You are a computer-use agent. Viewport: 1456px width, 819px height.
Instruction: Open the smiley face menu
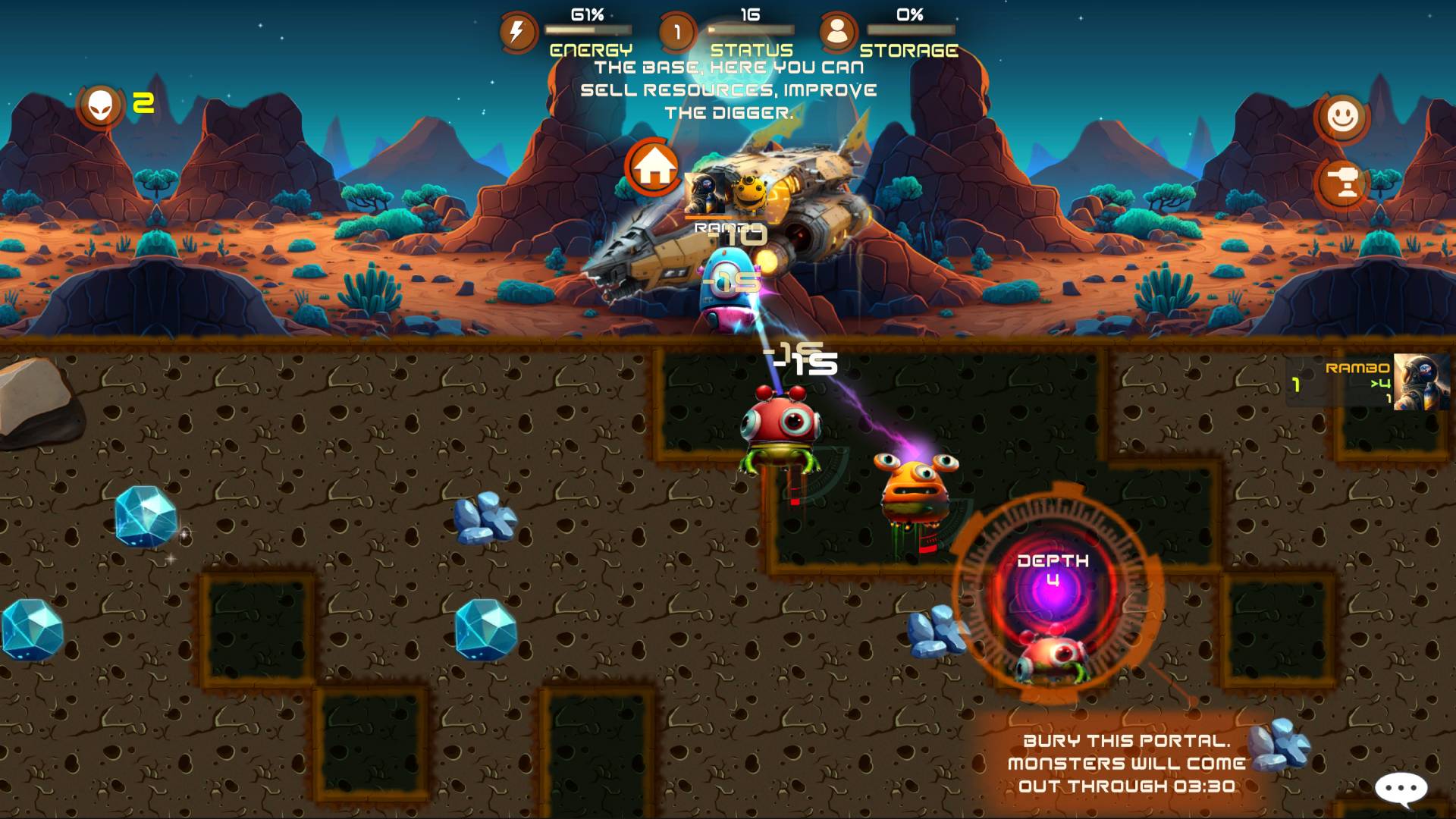pos(1342,118)
